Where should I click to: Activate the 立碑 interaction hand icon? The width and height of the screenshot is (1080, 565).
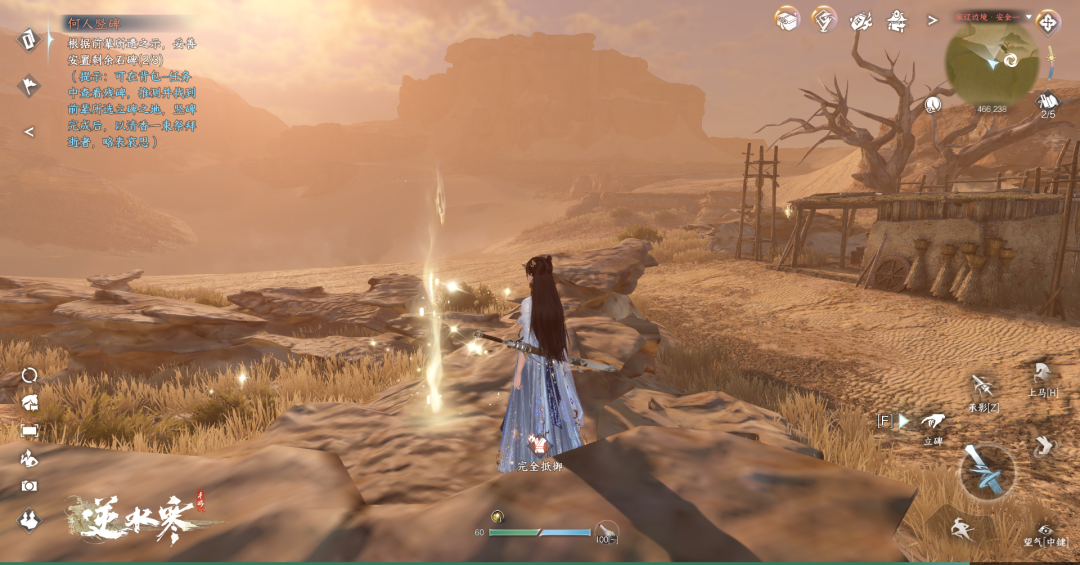(932, 422)
